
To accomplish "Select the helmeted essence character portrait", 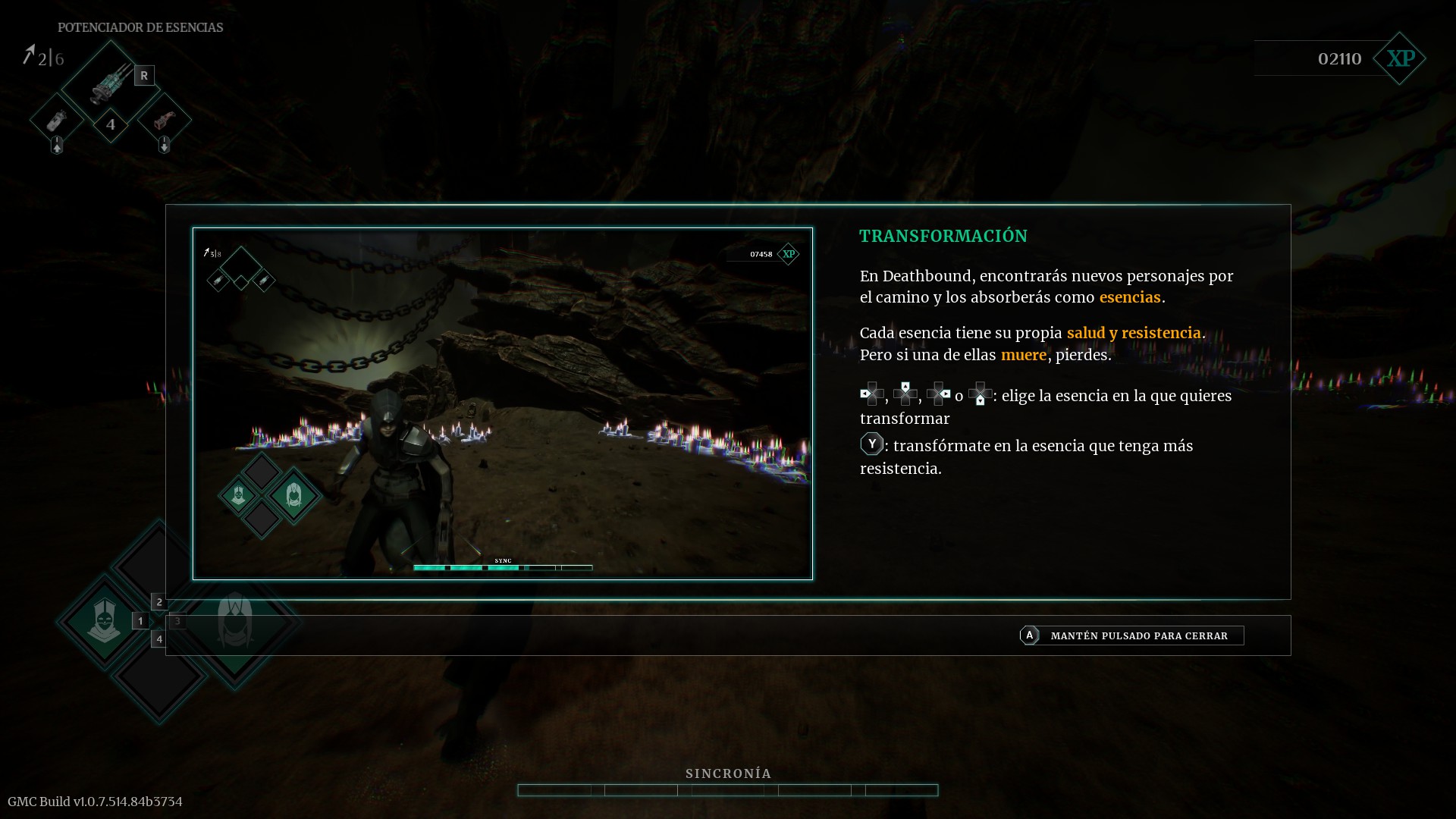I will point(104,621).
